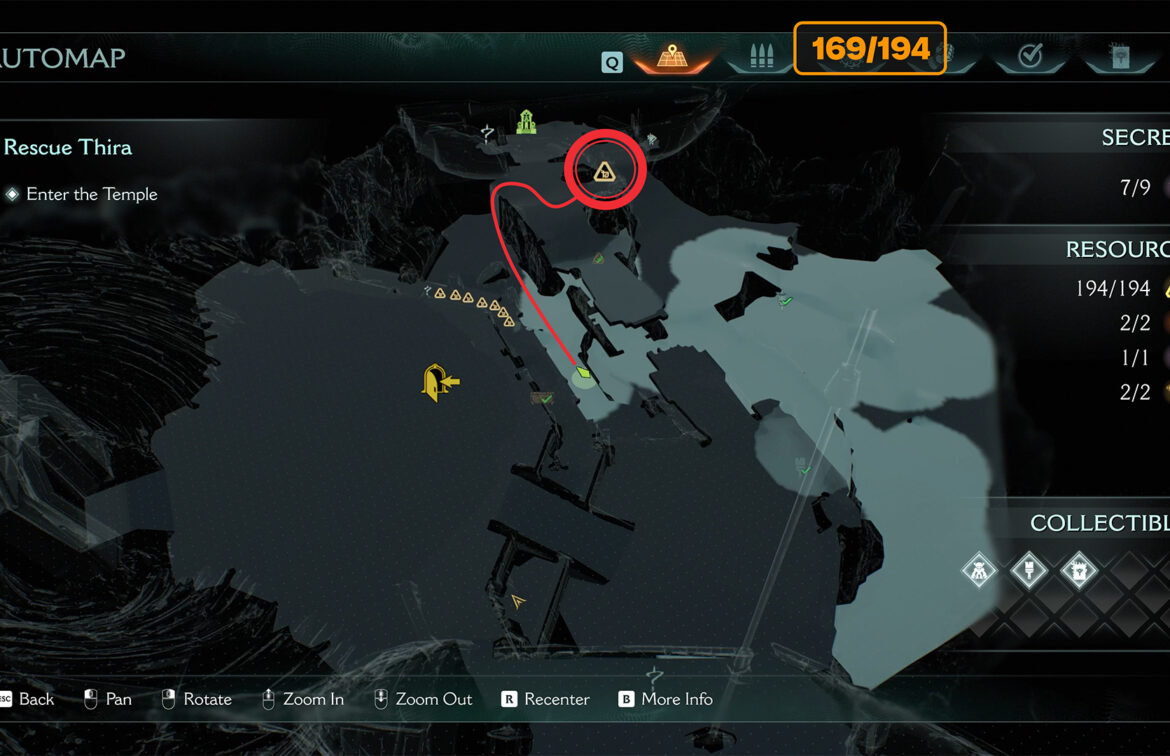Select the toy figure collectible icon
The height and width of the screenshot is (756, 1170).
979,572
